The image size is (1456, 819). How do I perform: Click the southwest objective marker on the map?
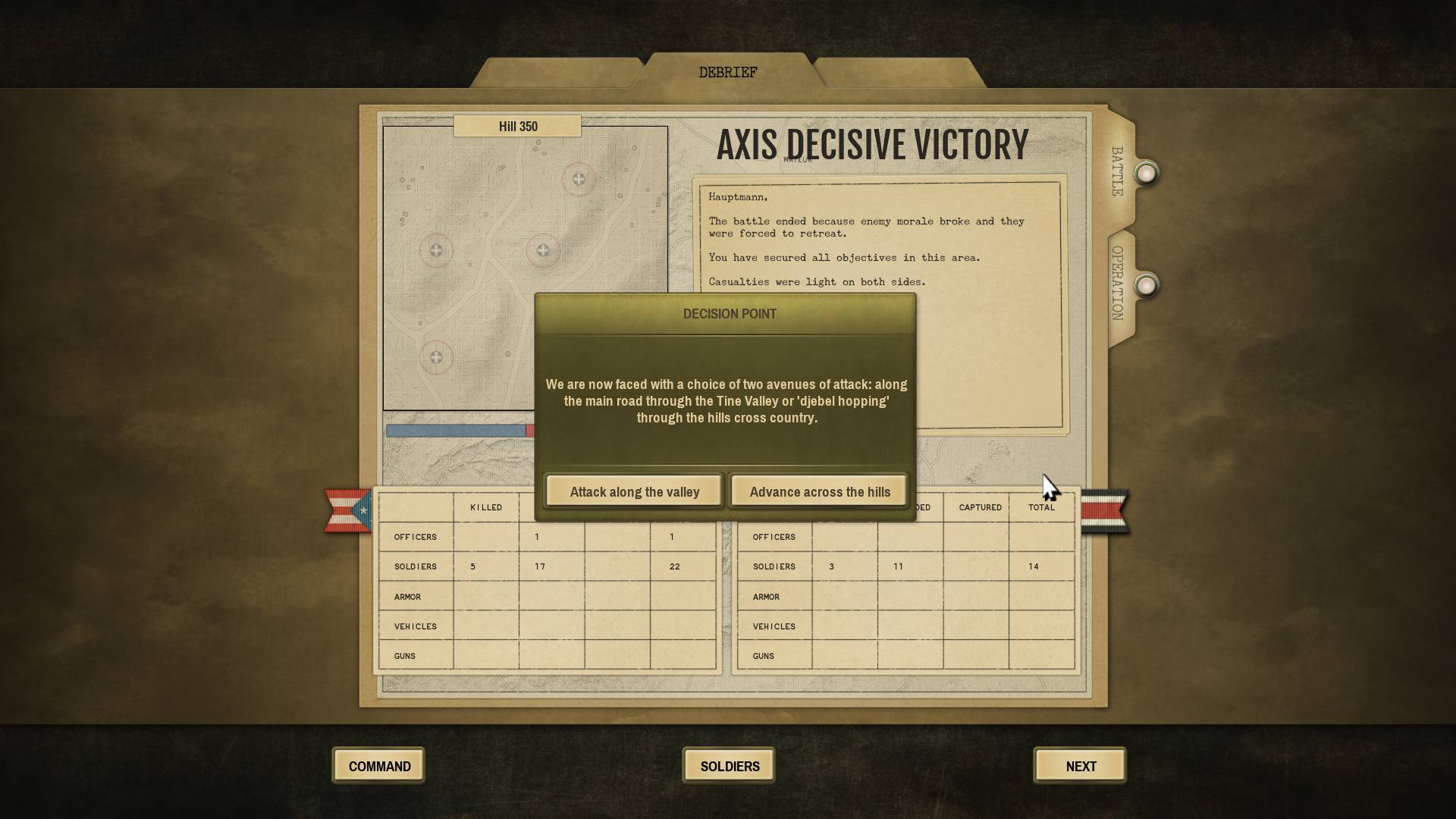436,356
